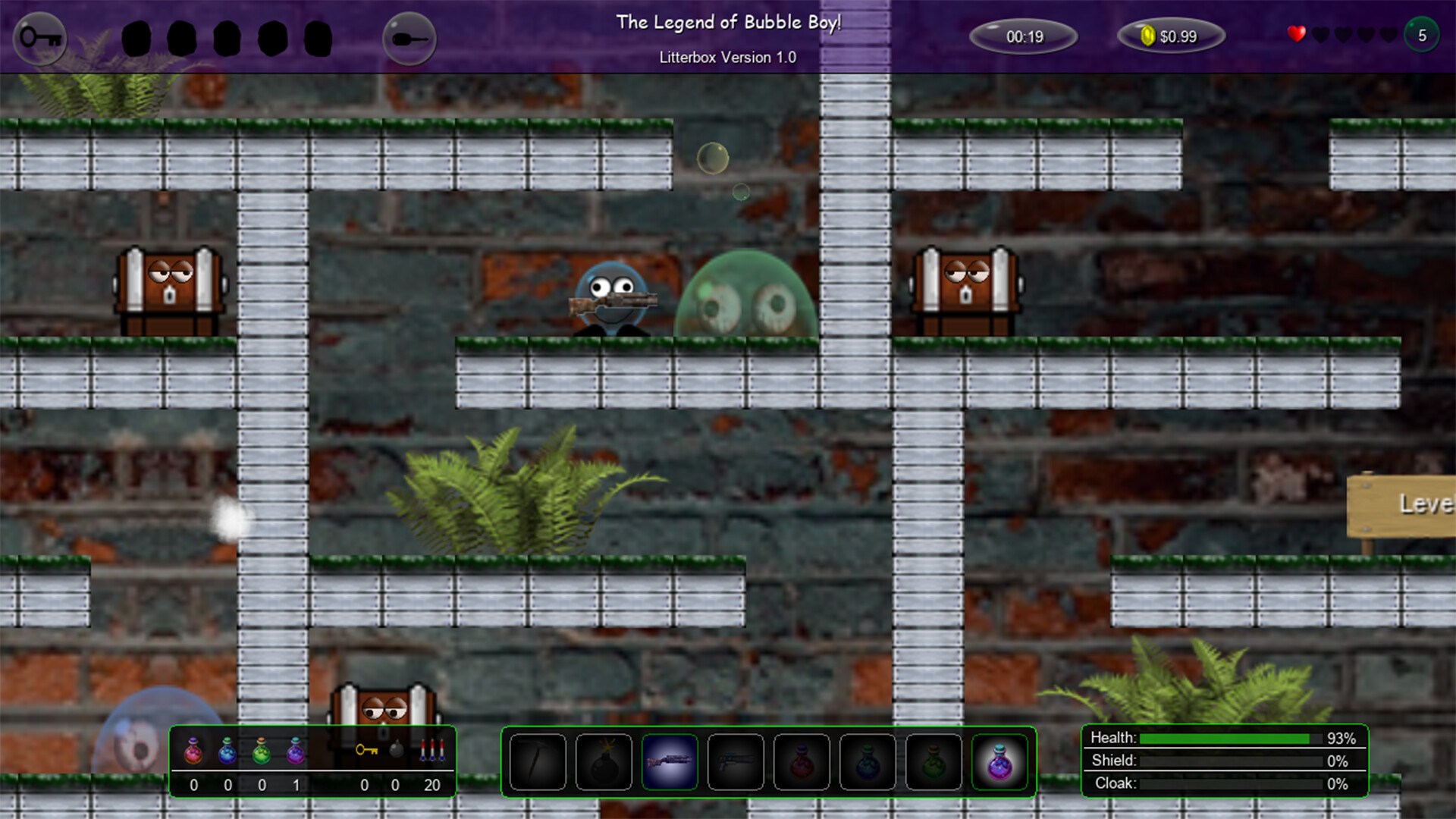Select the green potion from the hotbar
Image resolution: width=1456 pixels, height=819 pixels.
[934, 762]
